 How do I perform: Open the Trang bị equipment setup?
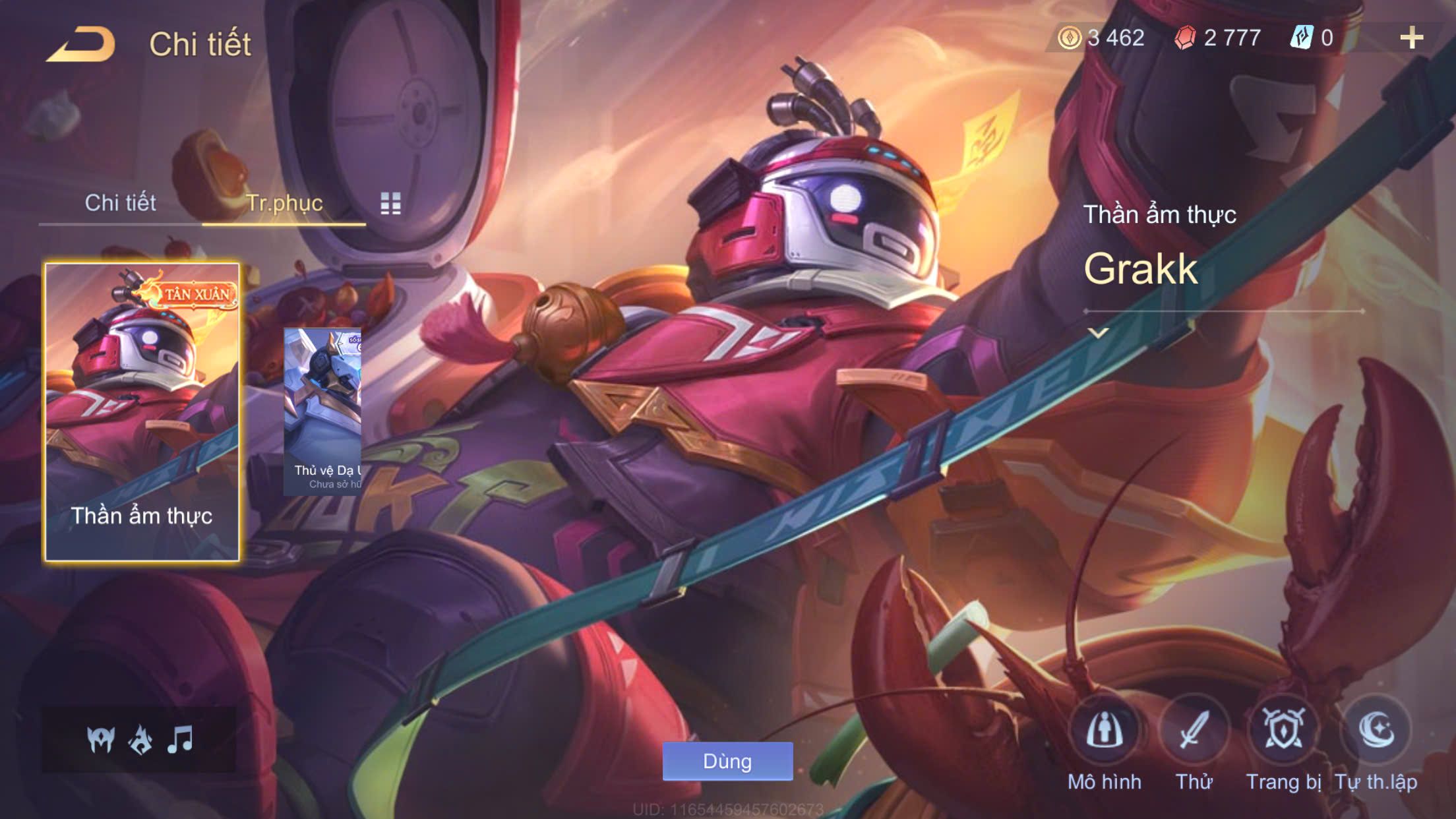point(1283,731)
